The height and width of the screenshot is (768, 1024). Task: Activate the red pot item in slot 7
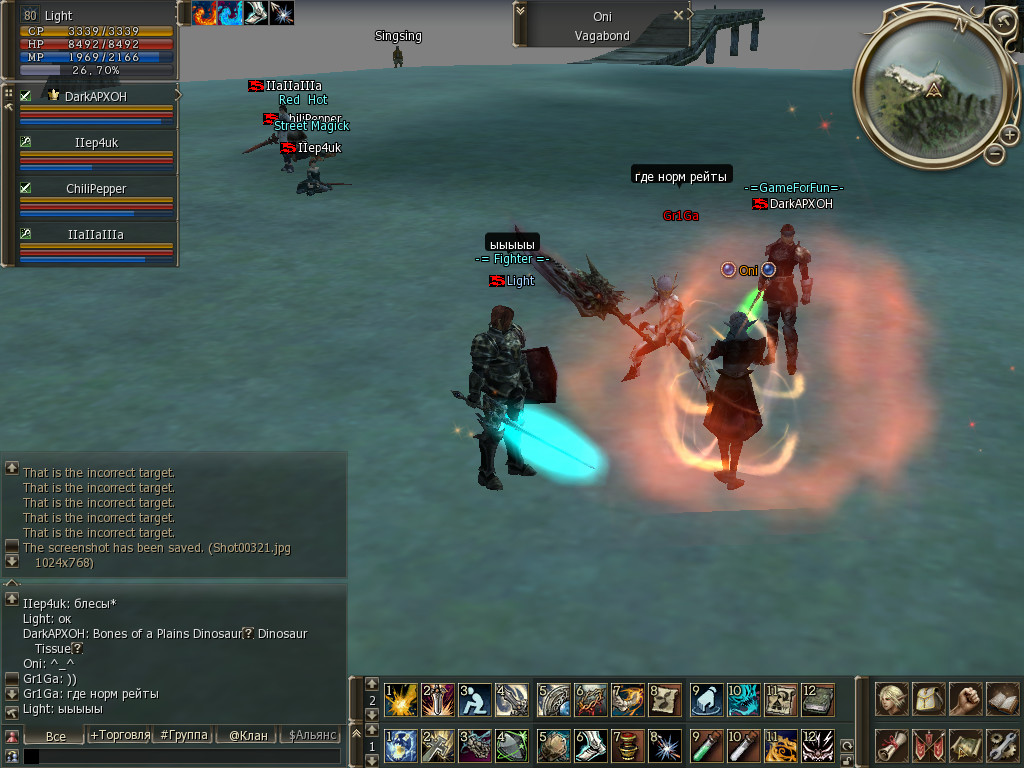point(628,745)
